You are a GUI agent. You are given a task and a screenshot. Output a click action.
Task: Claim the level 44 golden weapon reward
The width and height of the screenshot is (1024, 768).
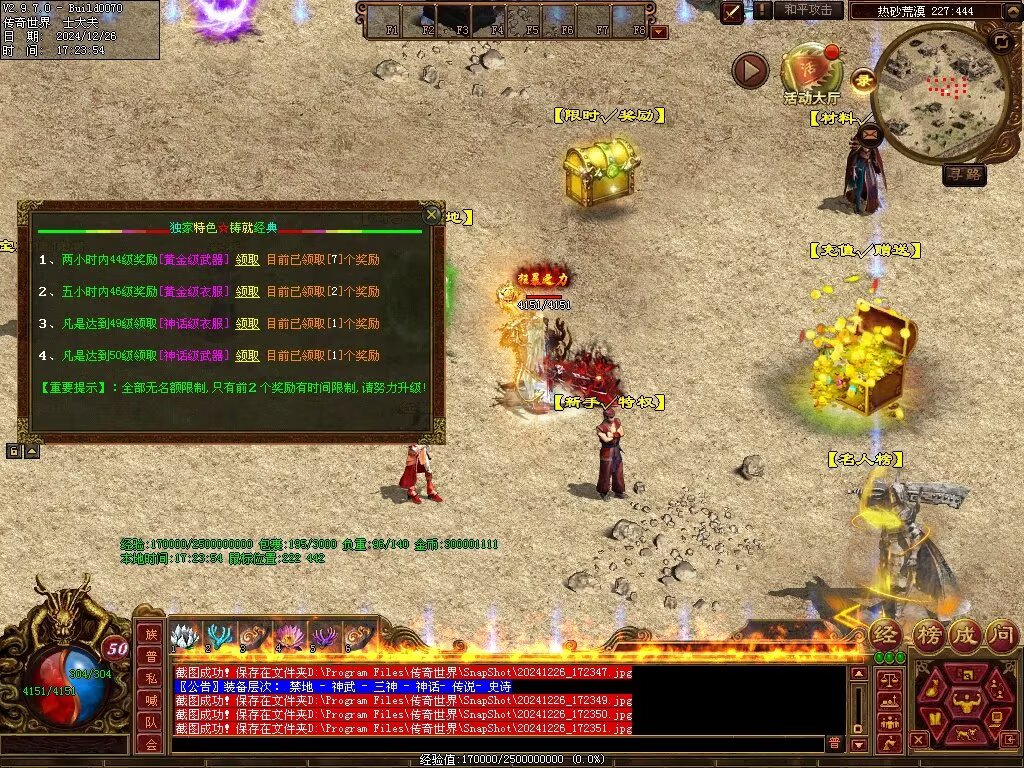click(x=247, y=260)
